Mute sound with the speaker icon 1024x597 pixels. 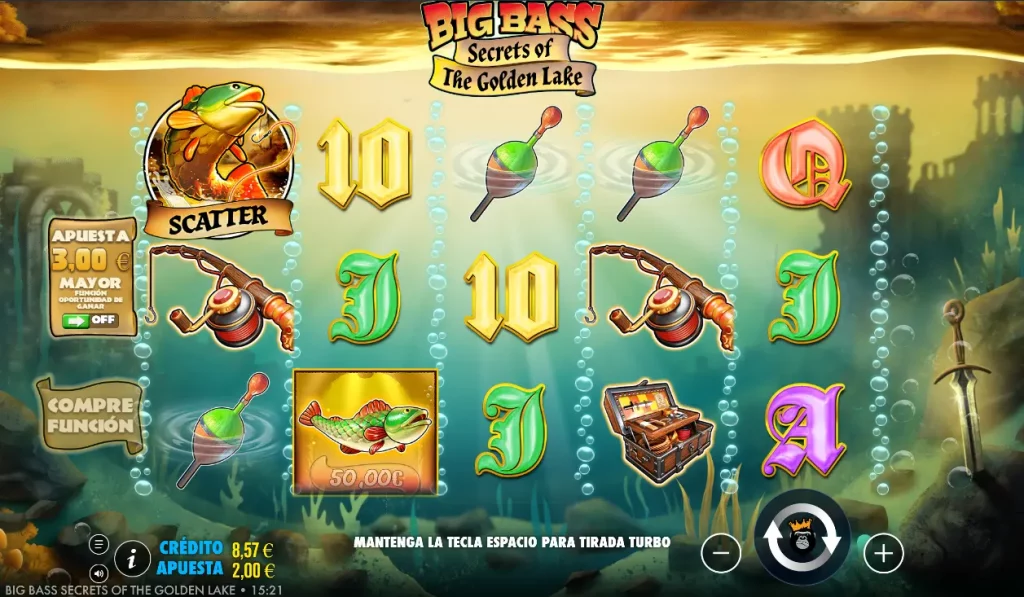tap(99, 574)
